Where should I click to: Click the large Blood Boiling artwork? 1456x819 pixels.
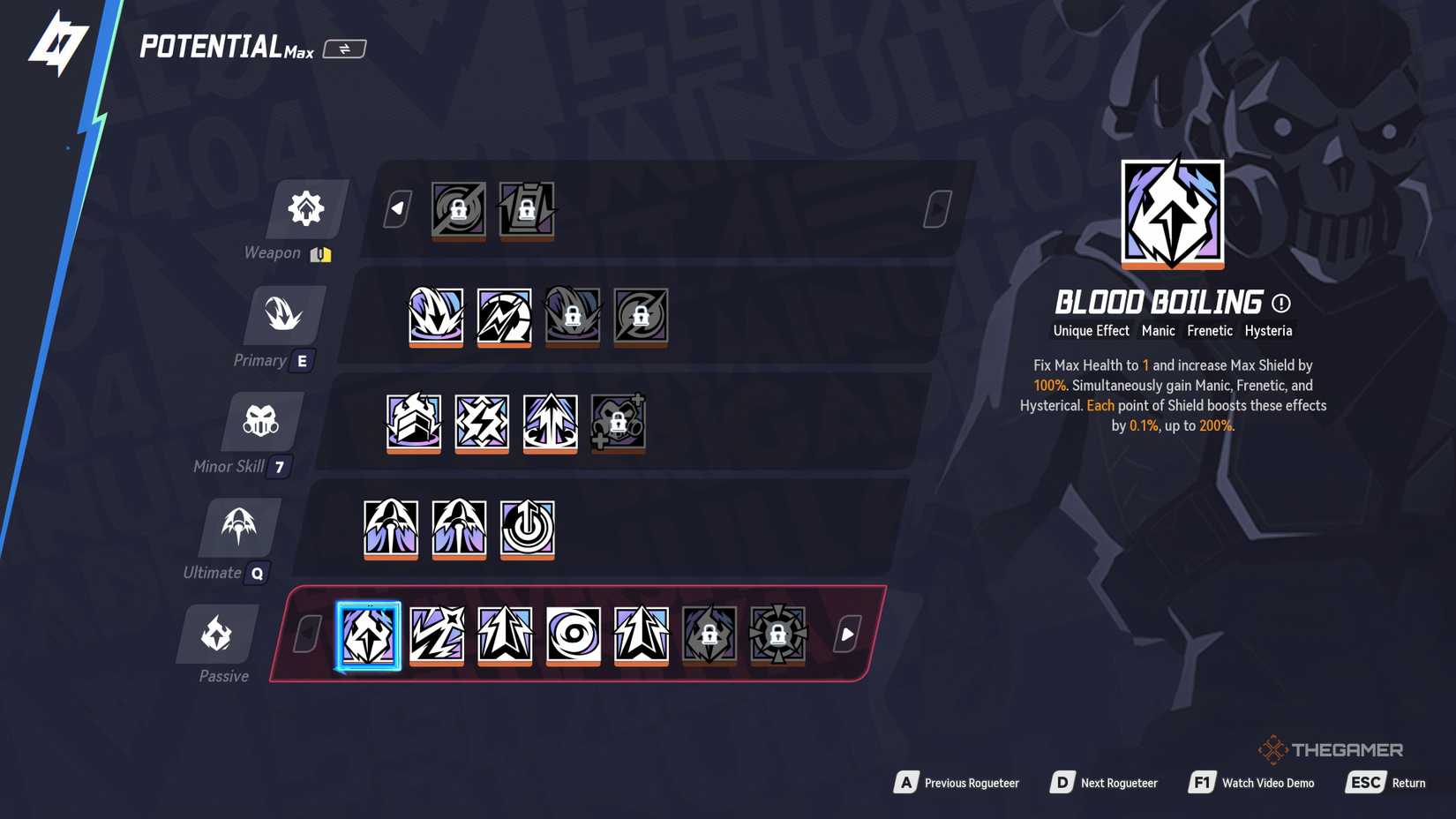click(x=1172, y=215)
